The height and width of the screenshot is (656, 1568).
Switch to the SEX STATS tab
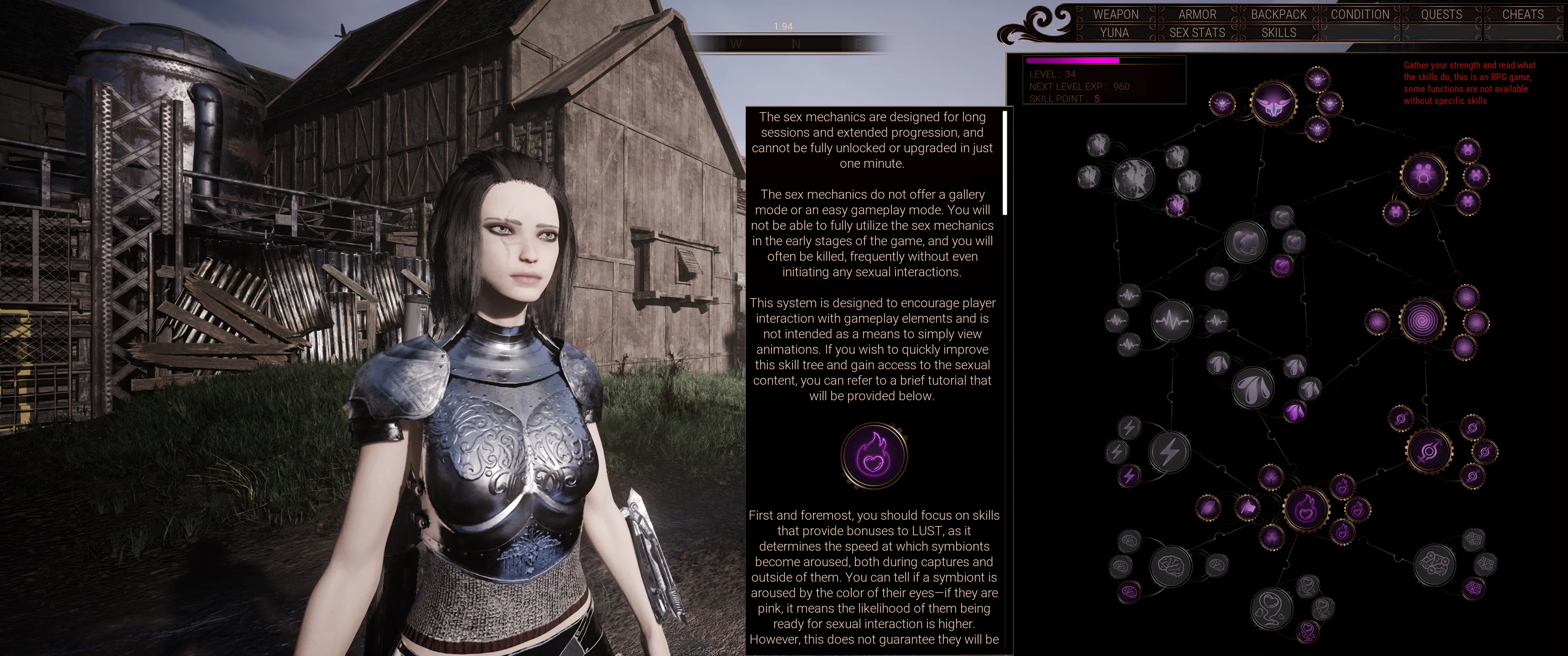(1197, 33)
